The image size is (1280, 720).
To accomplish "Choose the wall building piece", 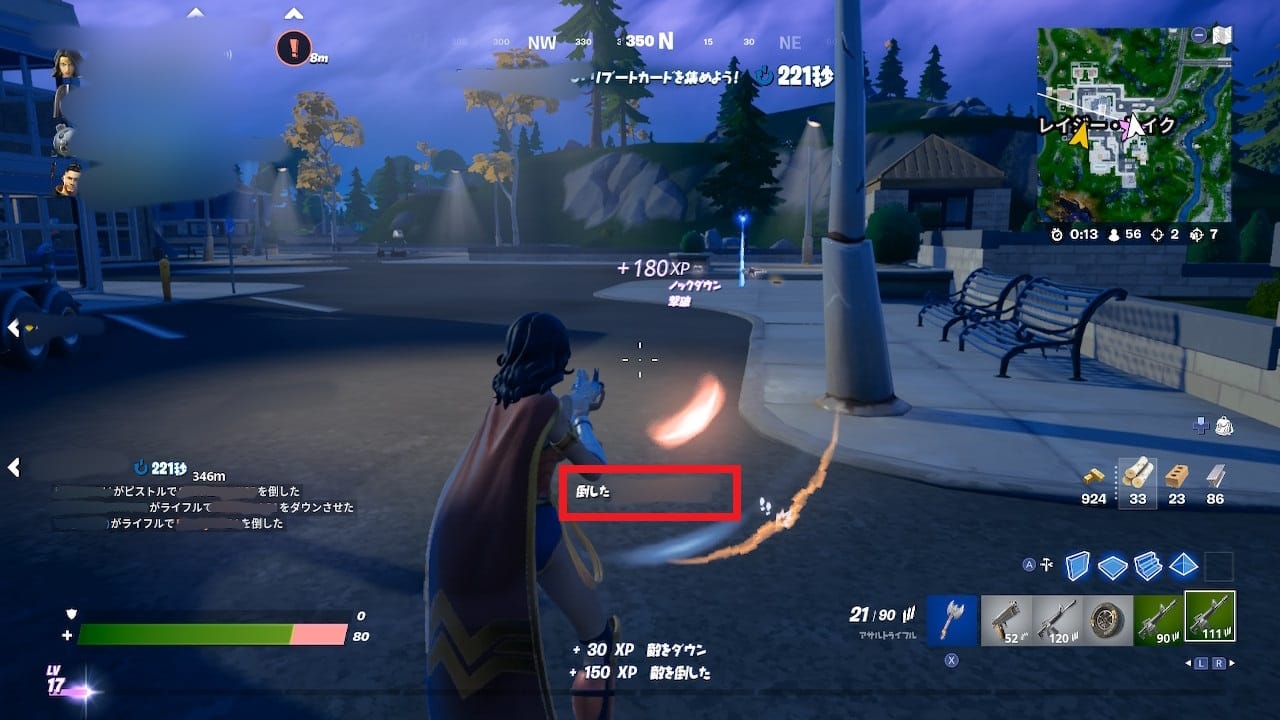I will [x=1078, y=566].
